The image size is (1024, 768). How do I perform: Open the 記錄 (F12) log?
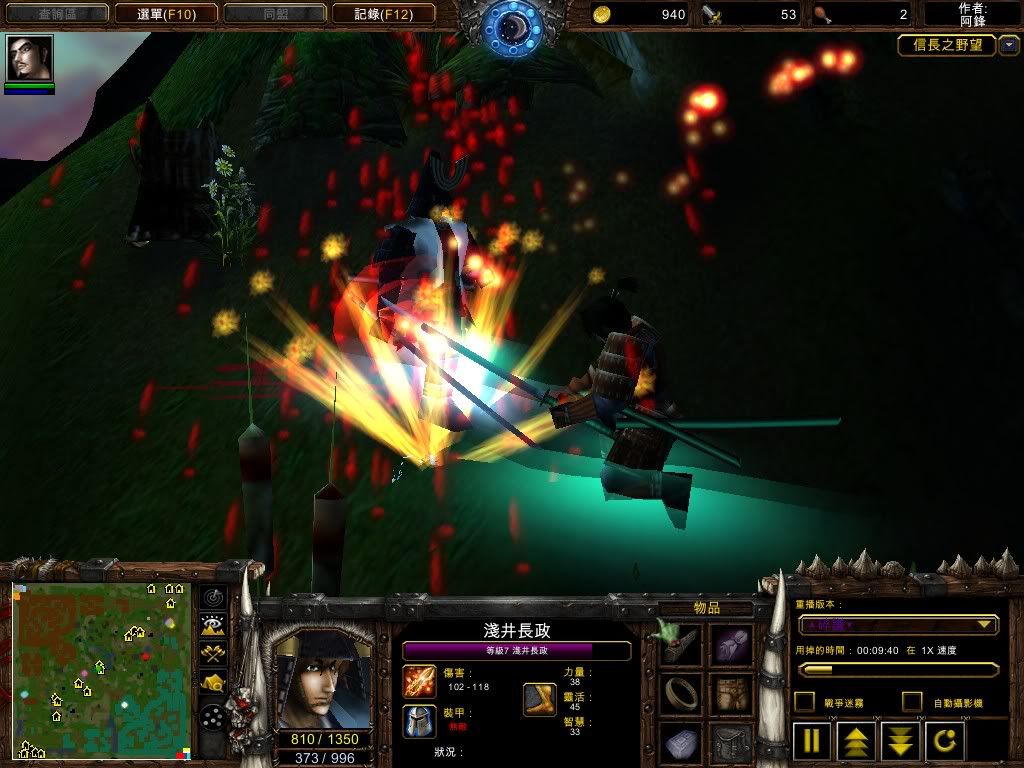click(382, 14)
